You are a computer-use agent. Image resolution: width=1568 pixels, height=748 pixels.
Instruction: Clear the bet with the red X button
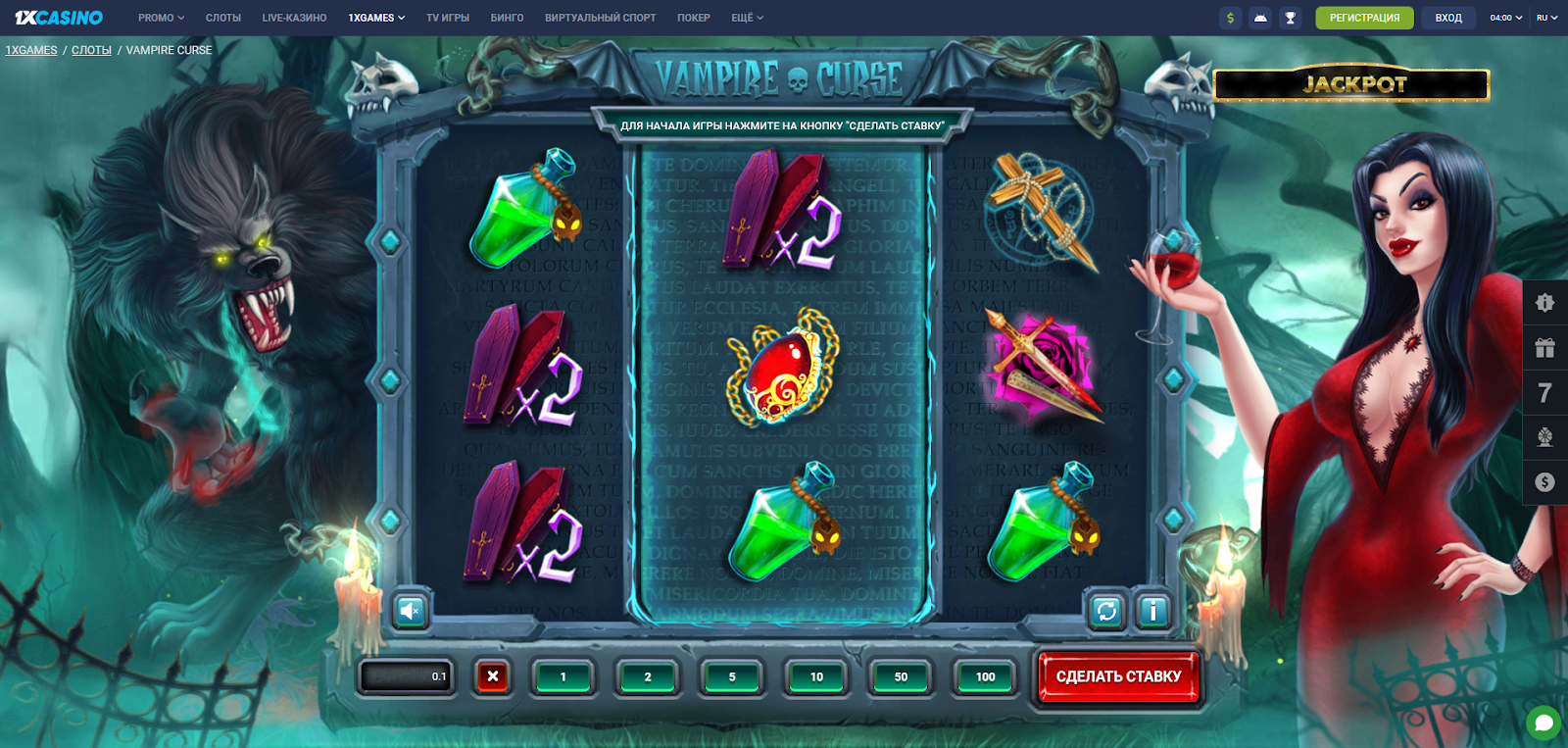point(493,675)
